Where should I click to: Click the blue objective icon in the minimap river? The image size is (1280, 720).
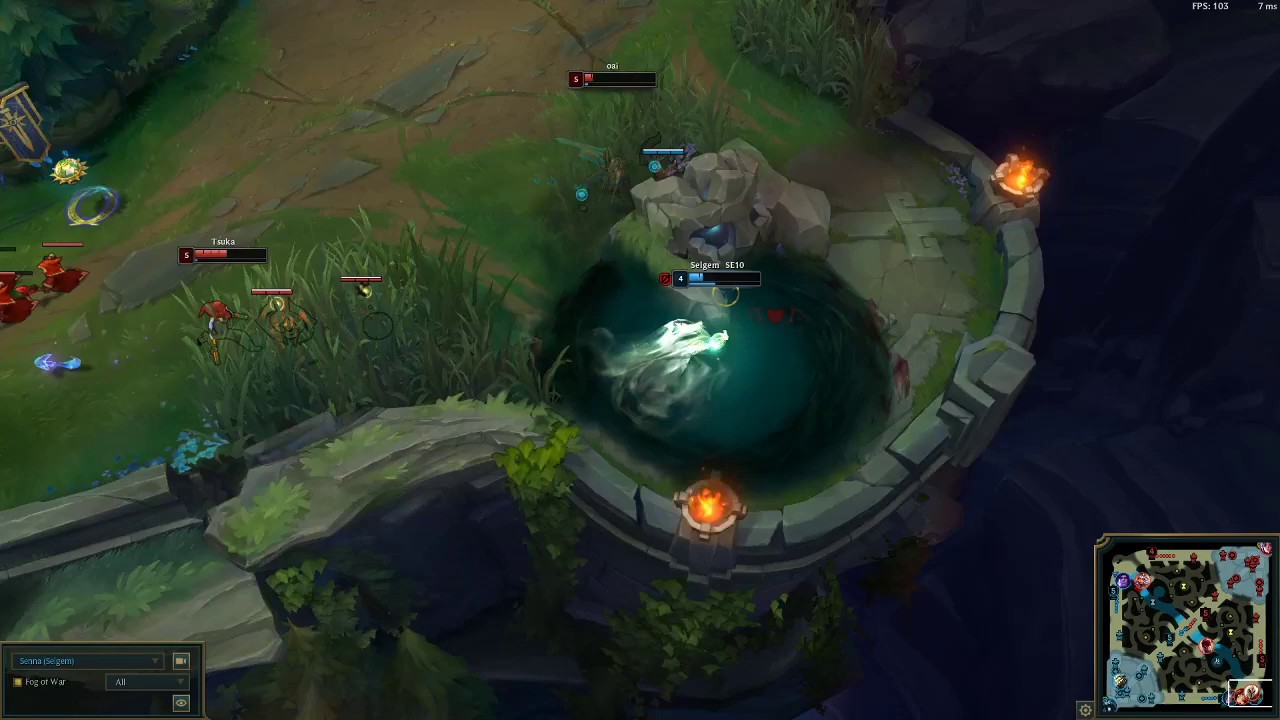[x=1217, y=661]
